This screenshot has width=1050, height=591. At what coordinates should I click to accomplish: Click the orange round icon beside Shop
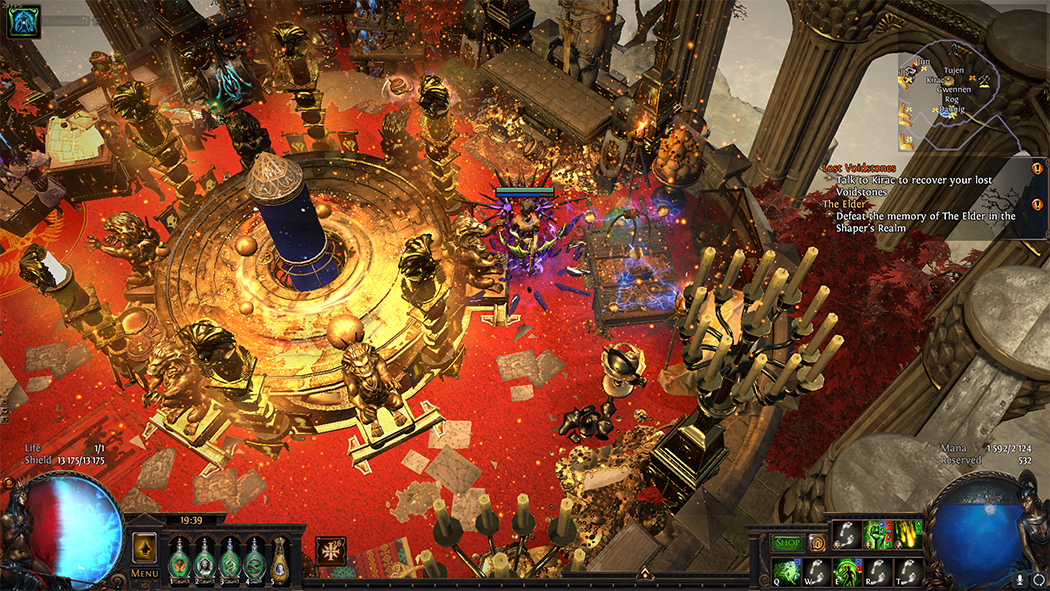click(817, 543)
